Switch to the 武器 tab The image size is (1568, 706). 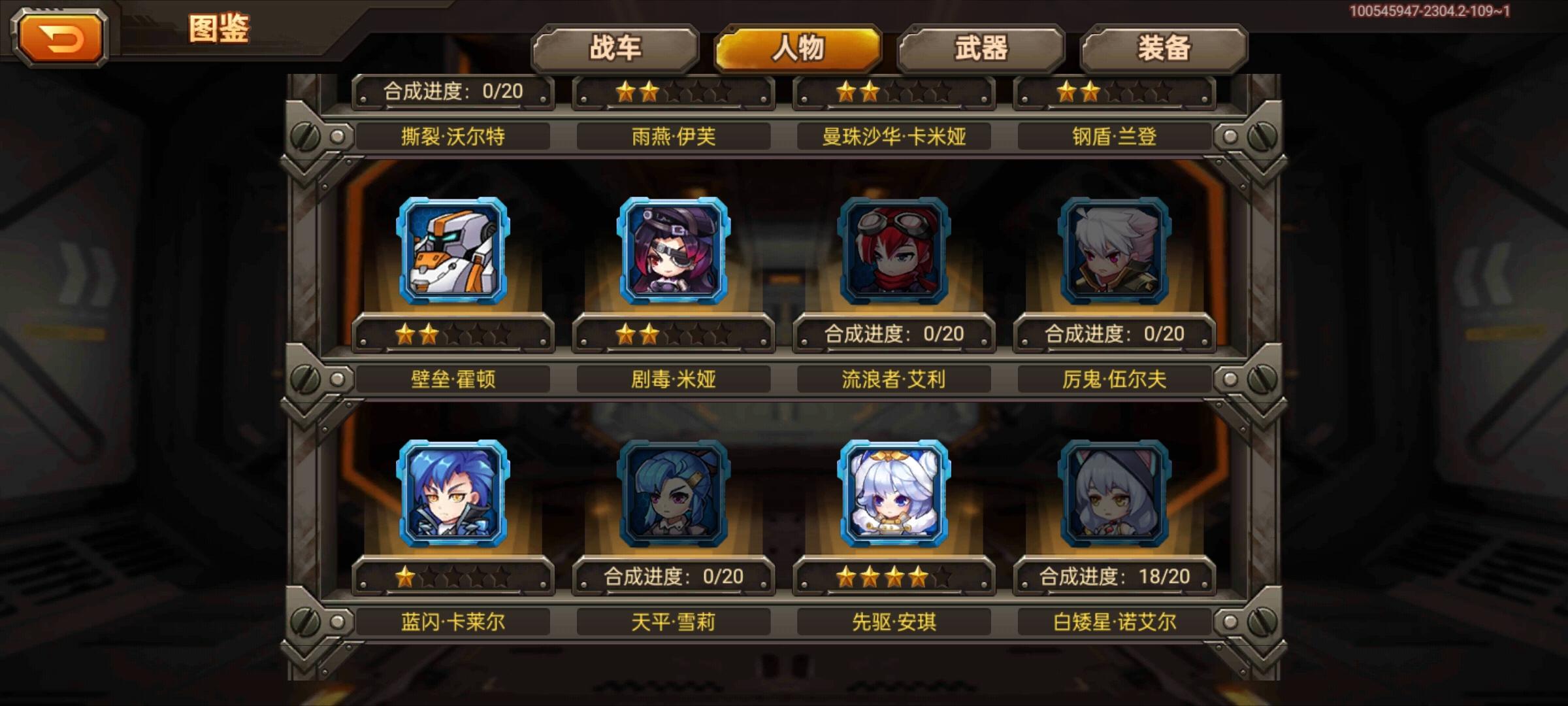[x=979, y=47]
